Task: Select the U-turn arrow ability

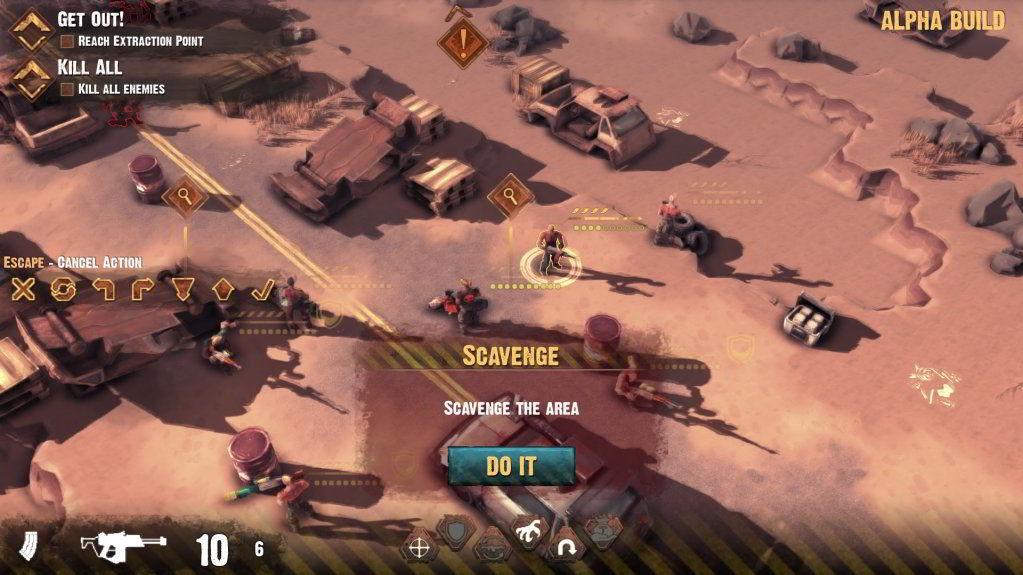Action: (567, 547)
